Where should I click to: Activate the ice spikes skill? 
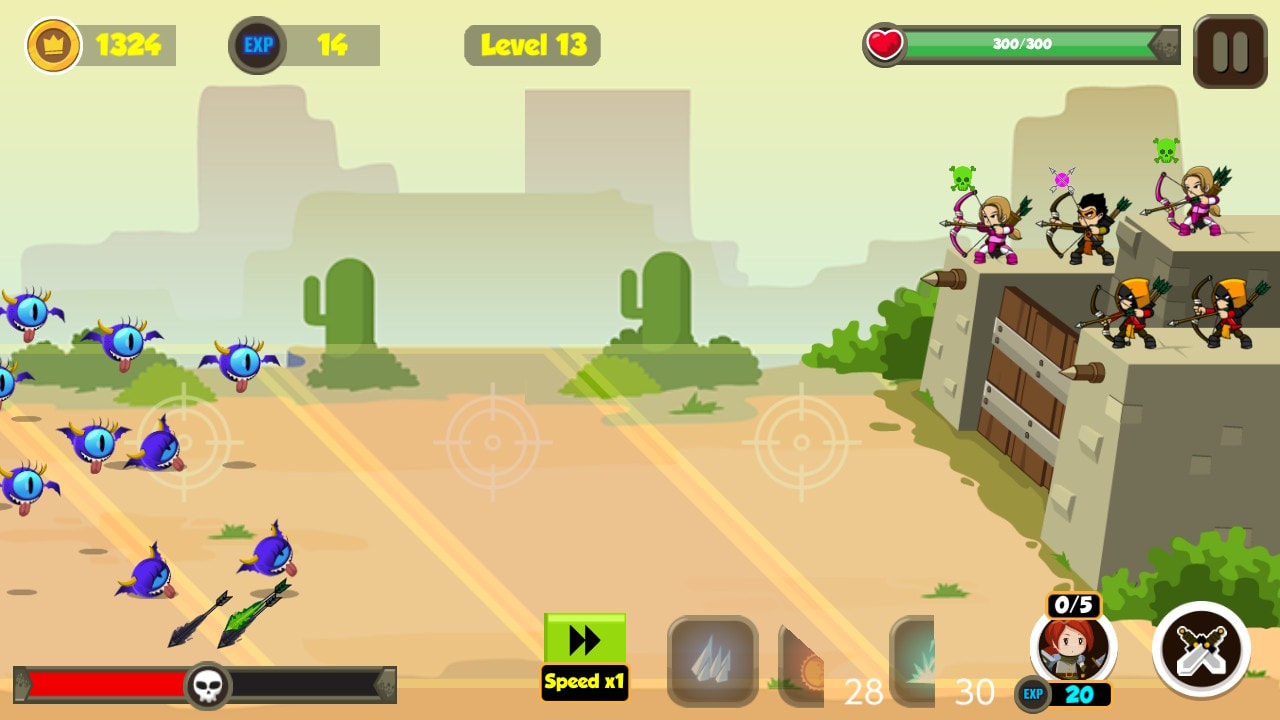pyautogui.click(x=711, y=659)
